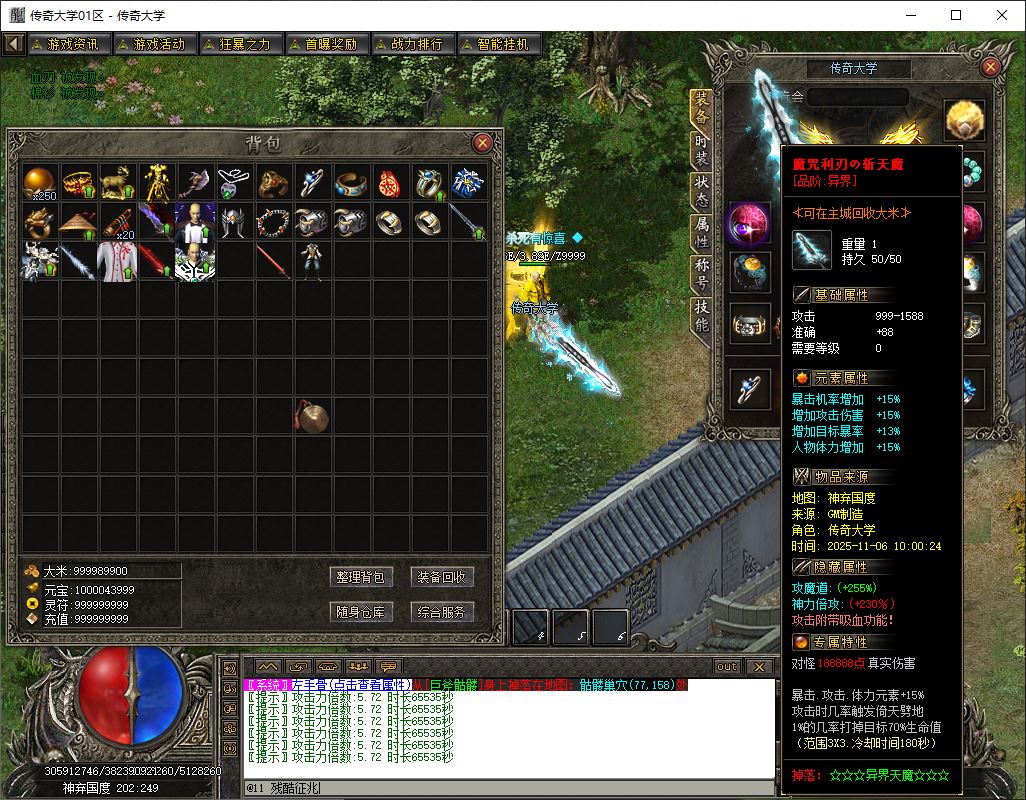The width and height of the screenshot is (1026, 800).
Task: Select the golden orb stack of 250
Action: tap(41, 182)
